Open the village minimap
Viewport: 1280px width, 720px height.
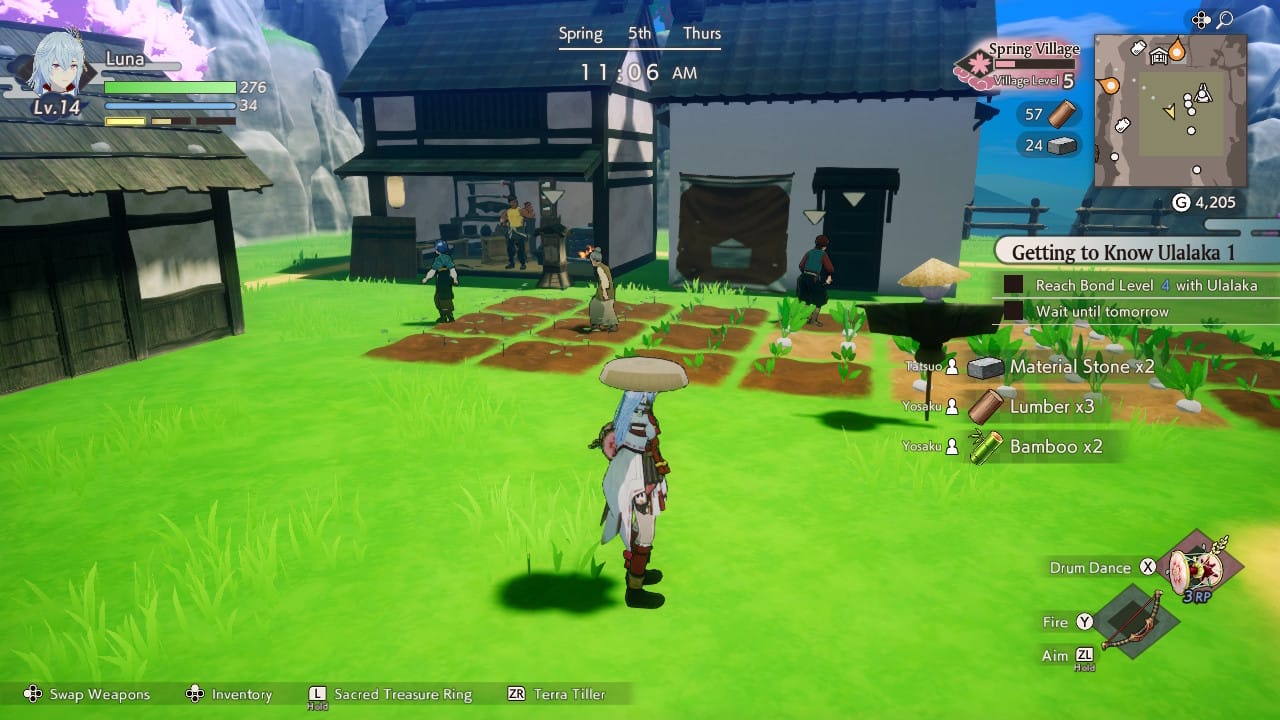click(1170, 110)
